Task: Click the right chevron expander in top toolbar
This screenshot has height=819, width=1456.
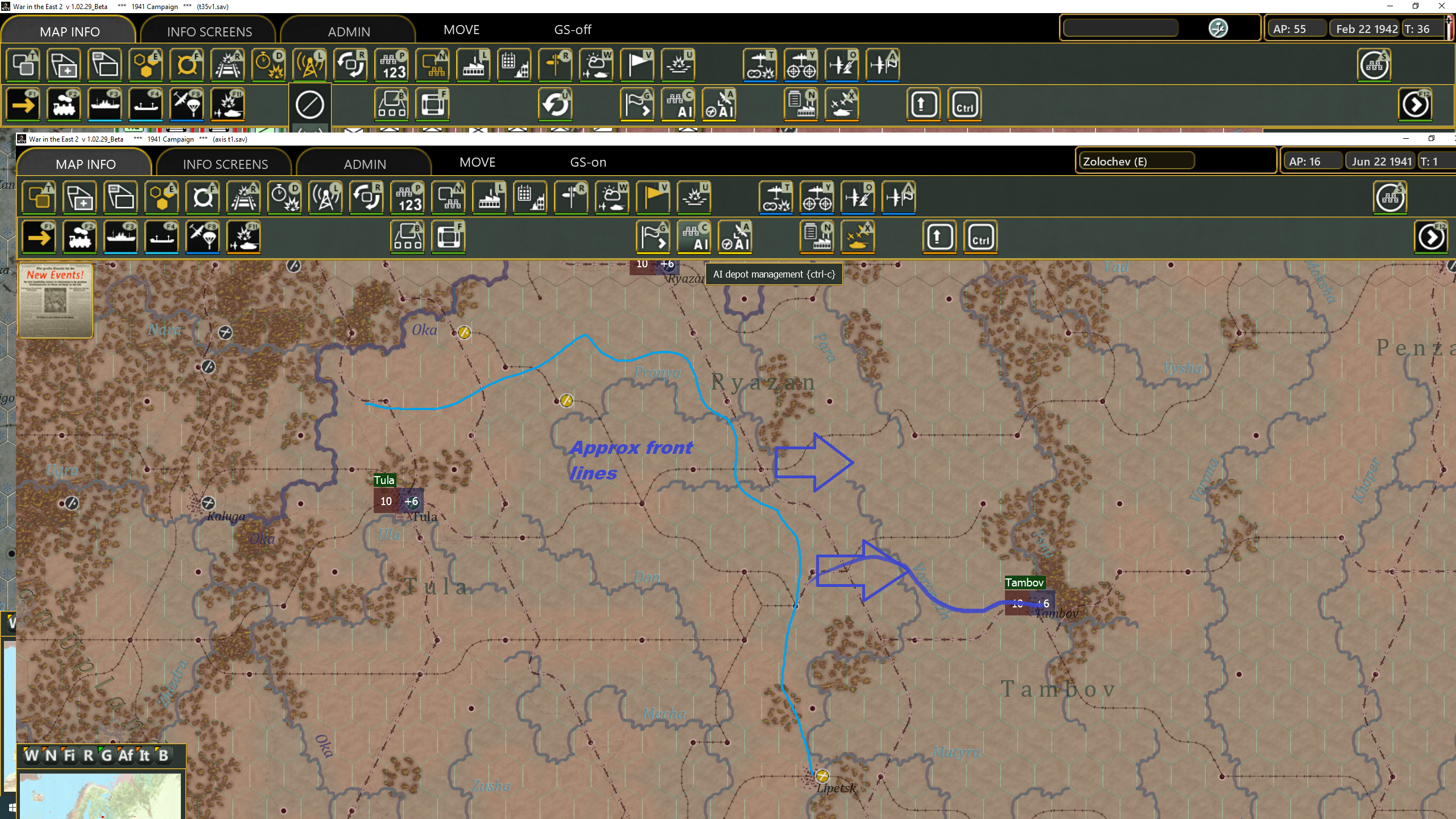Action: click(1416, 104)
